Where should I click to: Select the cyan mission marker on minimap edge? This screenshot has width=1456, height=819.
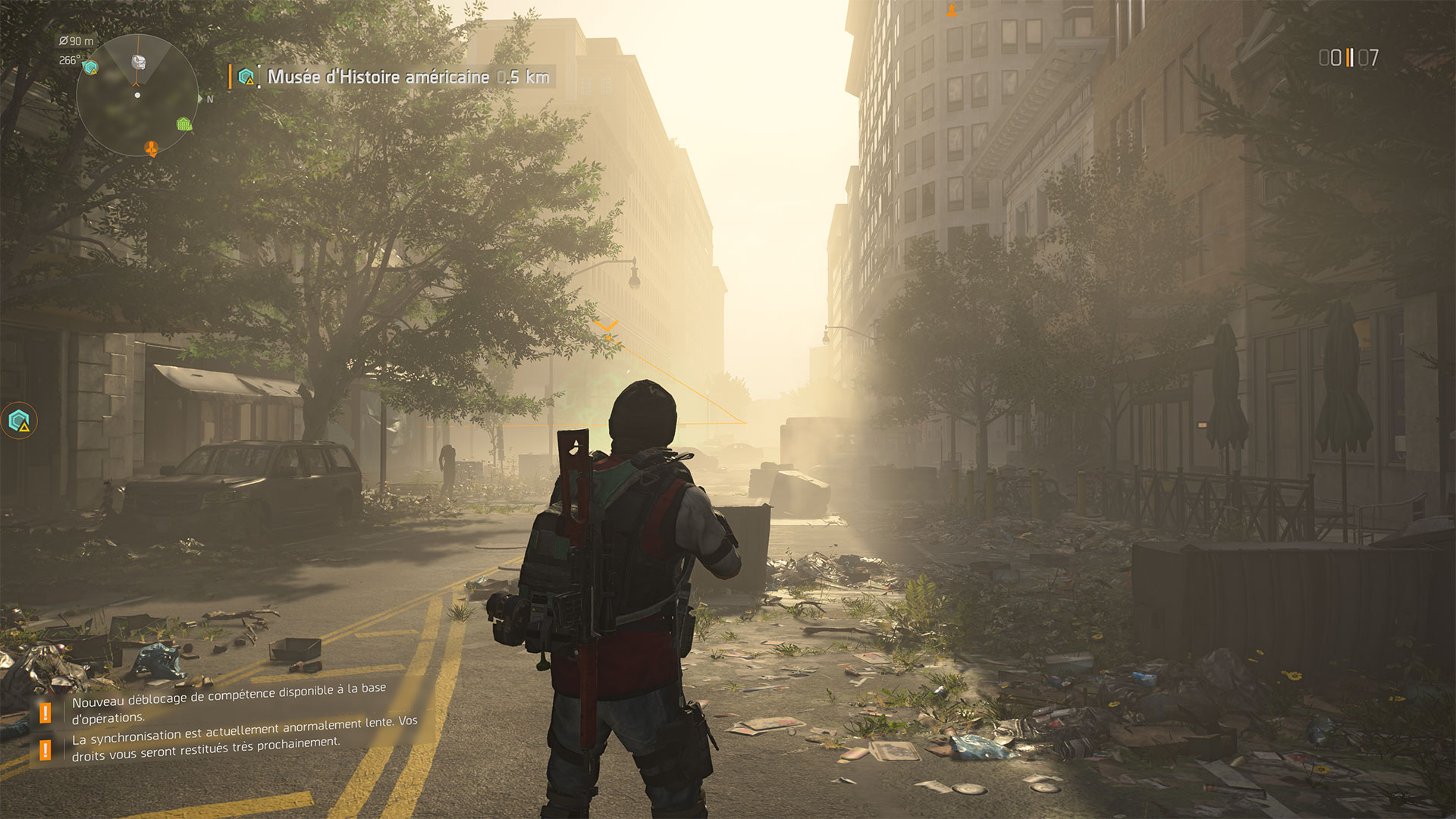click(91, 67)
